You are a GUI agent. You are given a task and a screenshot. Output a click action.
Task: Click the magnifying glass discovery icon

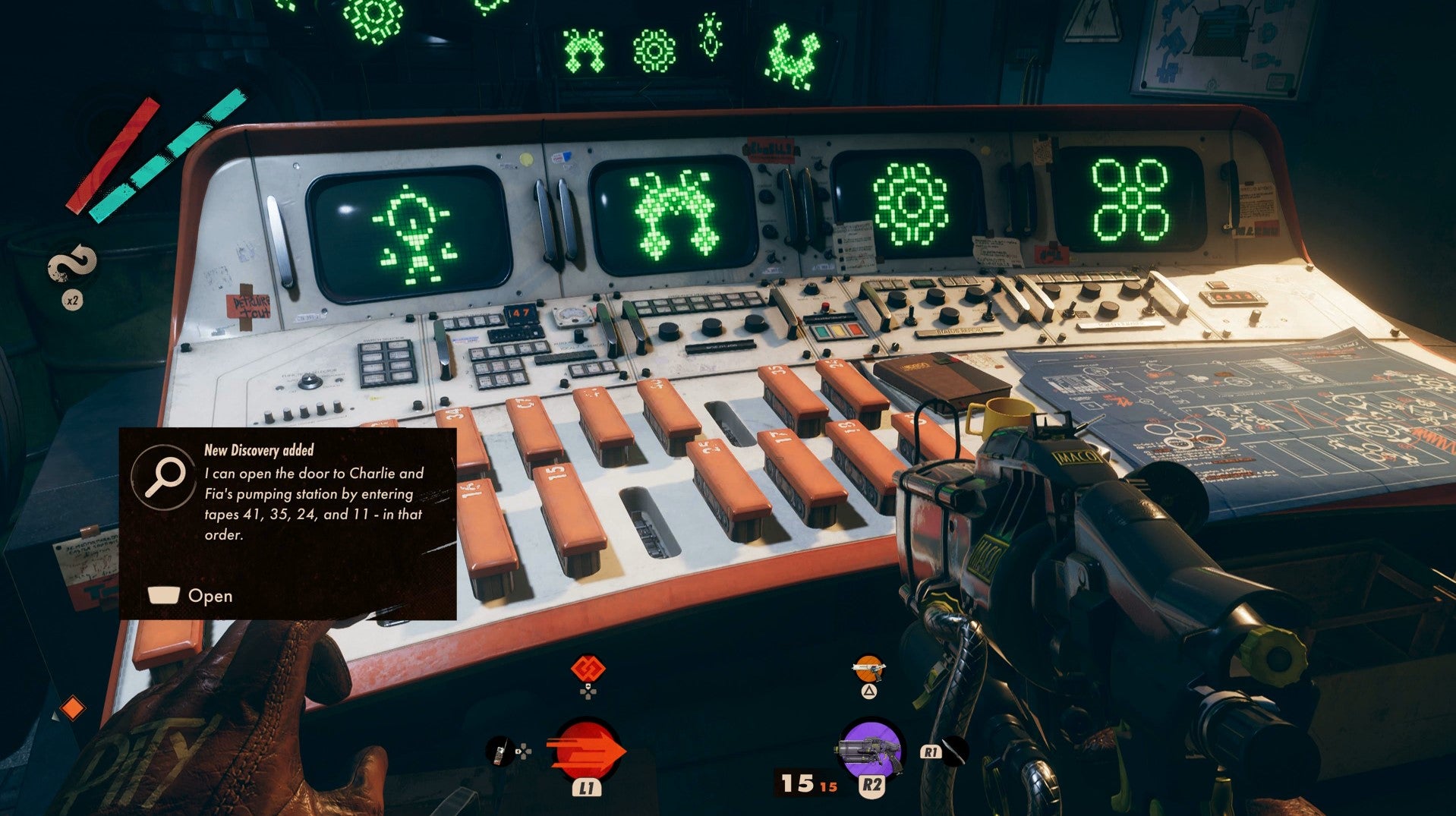[x=165, y=477]
